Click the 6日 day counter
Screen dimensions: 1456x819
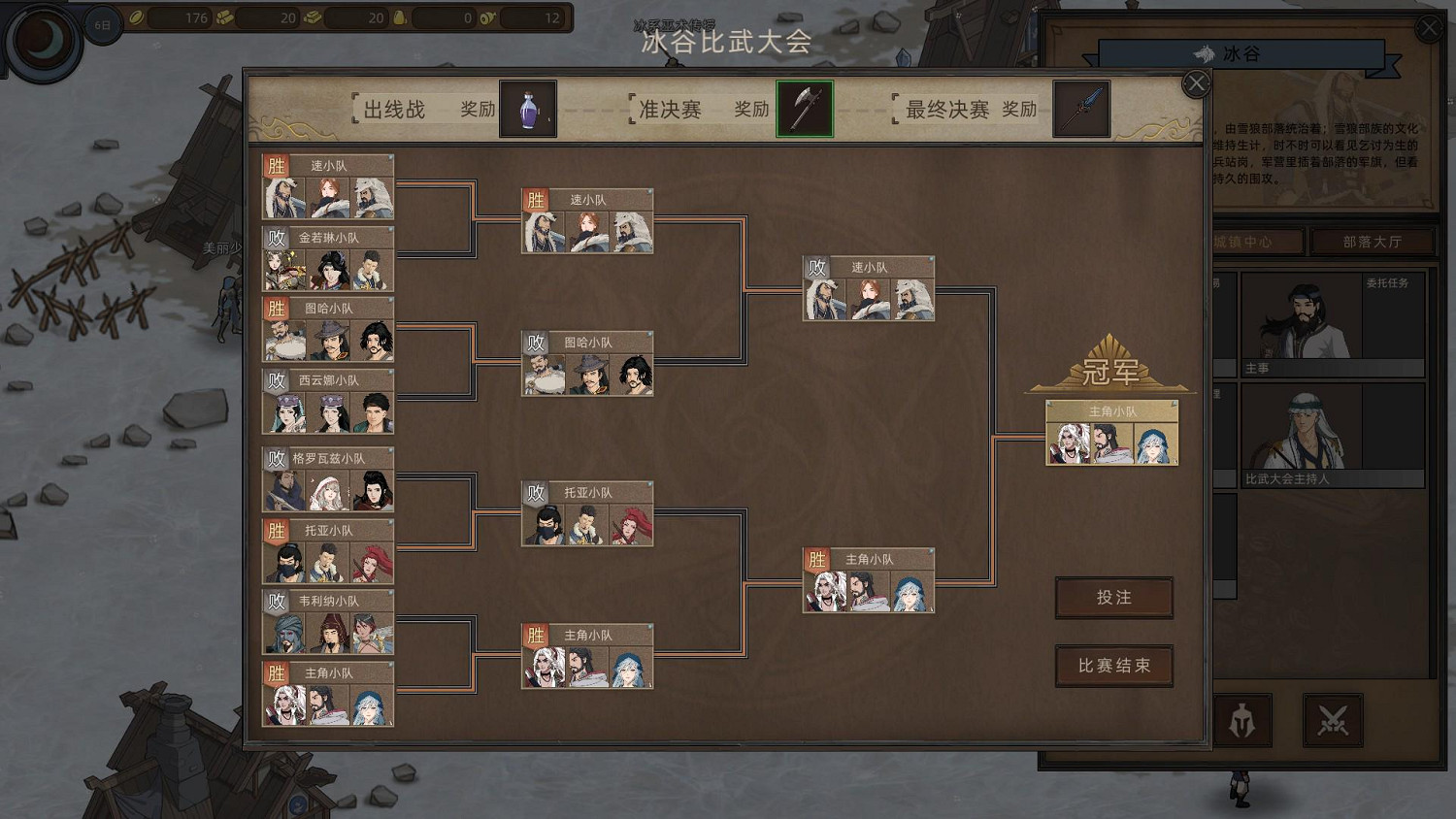pos(103,22)
